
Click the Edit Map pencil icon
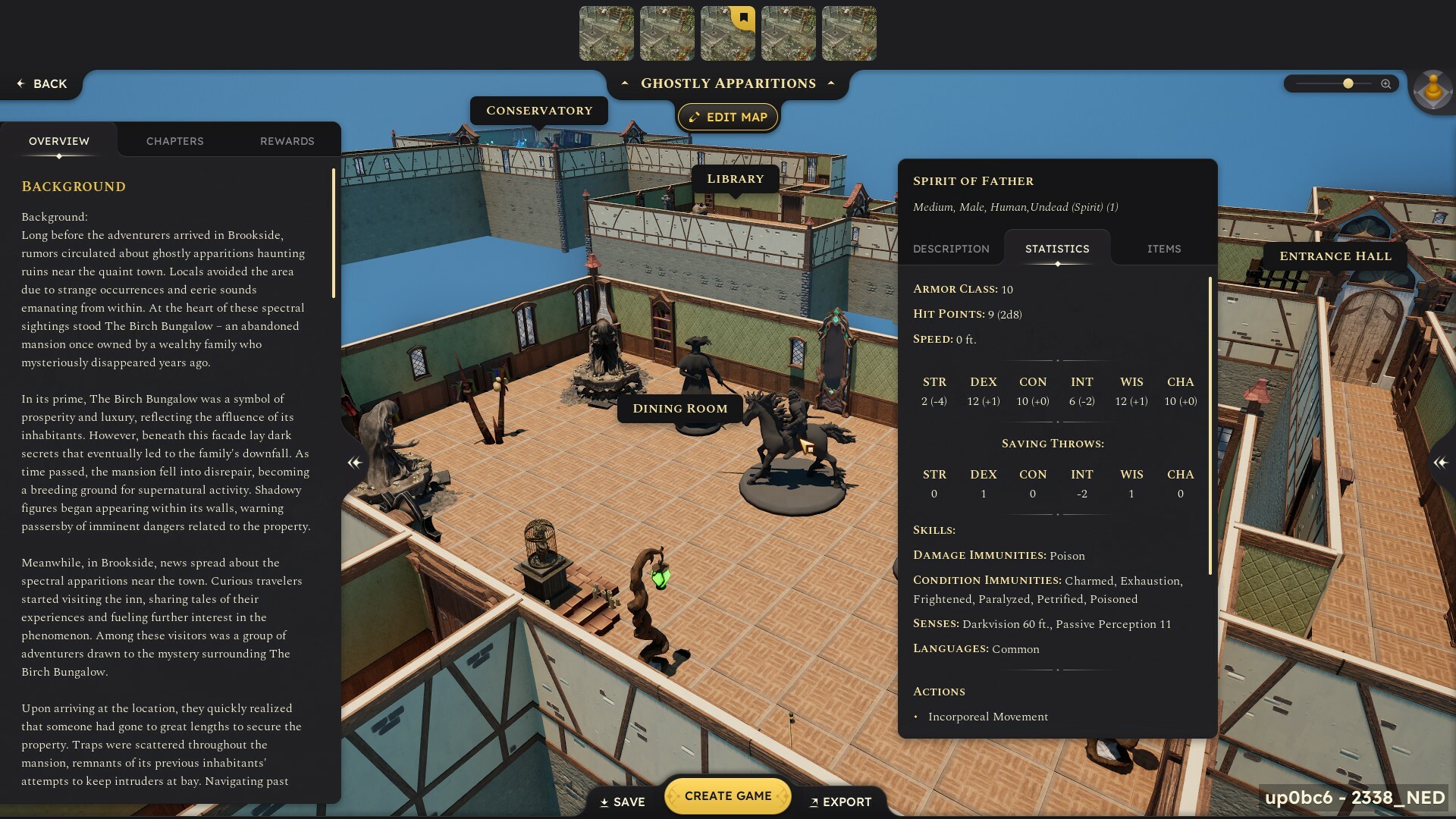(x=693, y=117)
